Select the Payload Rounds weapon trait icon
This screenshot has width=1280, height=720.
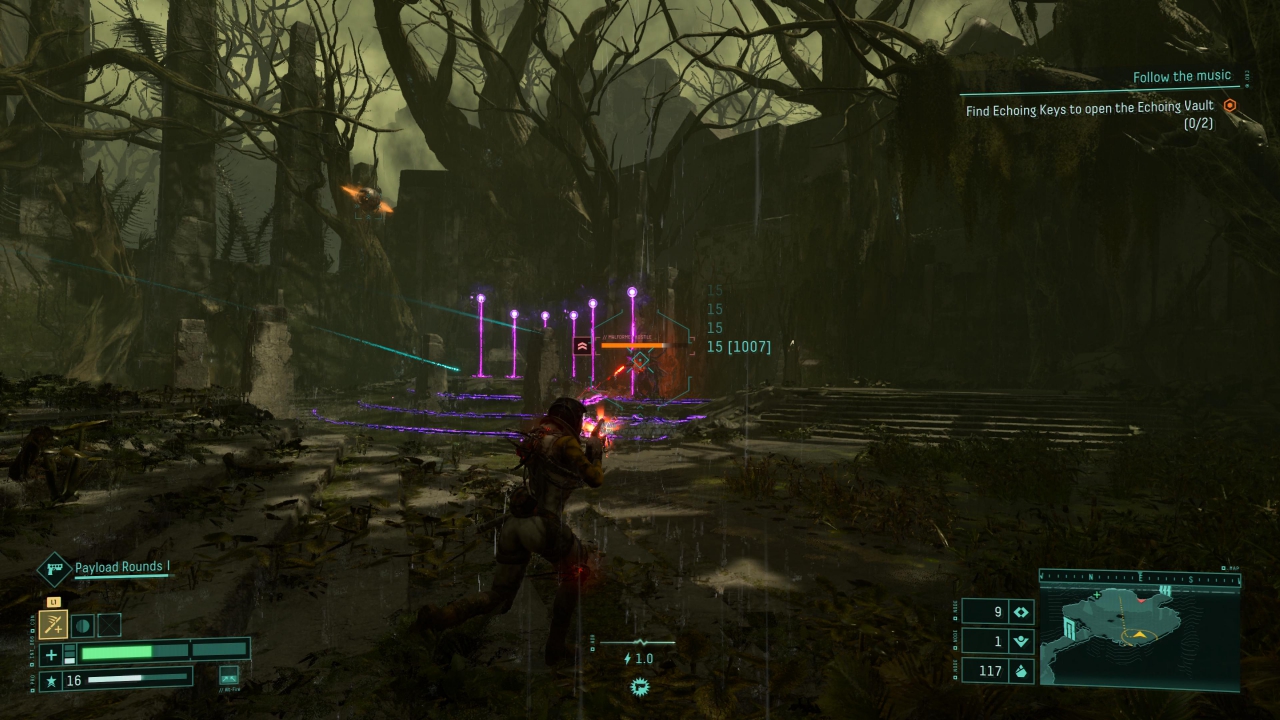(x=53, y=569)
